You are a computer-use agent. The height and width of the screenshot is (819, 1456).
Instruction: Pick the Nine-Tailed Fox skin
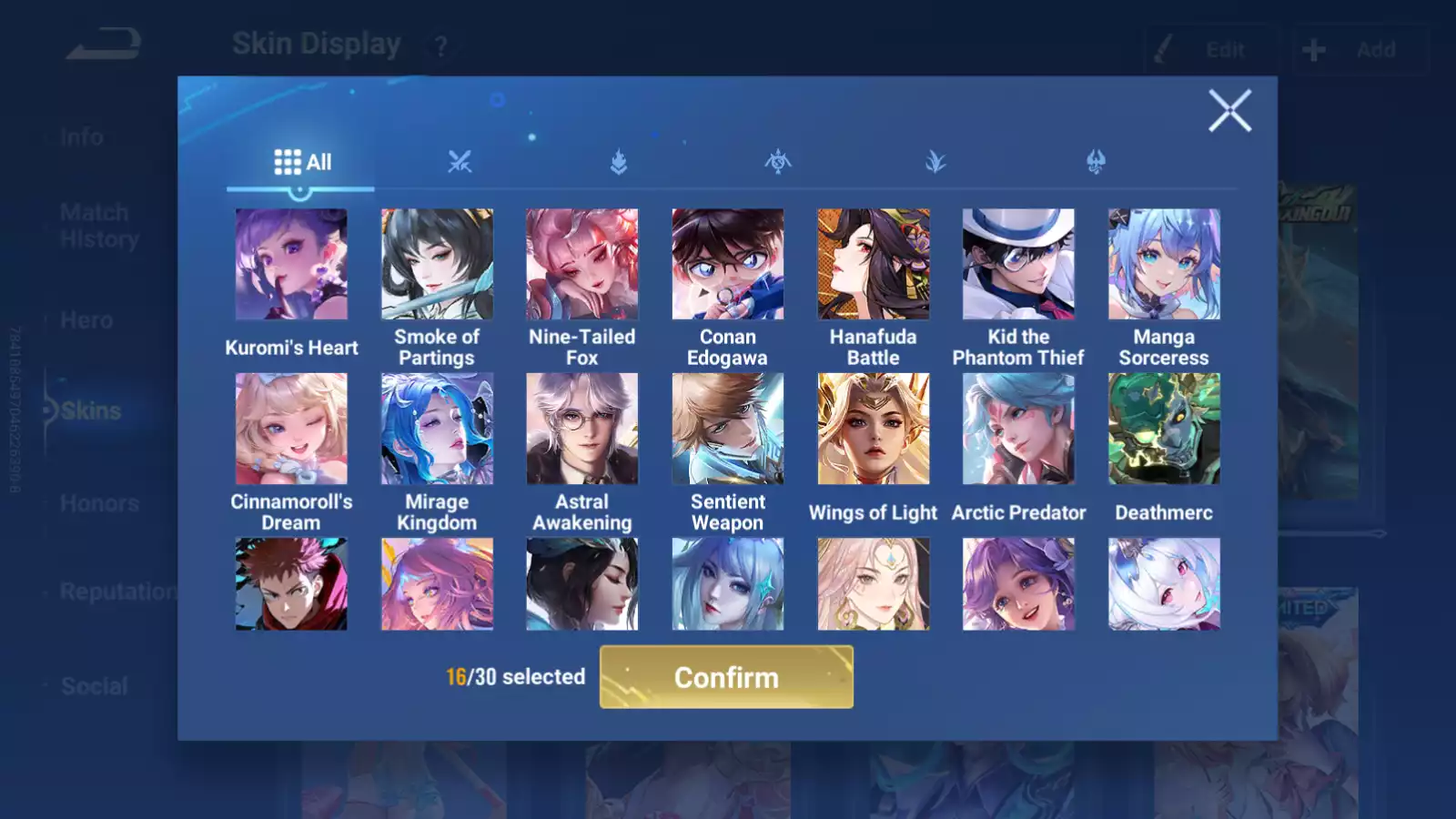coord(582,265)
